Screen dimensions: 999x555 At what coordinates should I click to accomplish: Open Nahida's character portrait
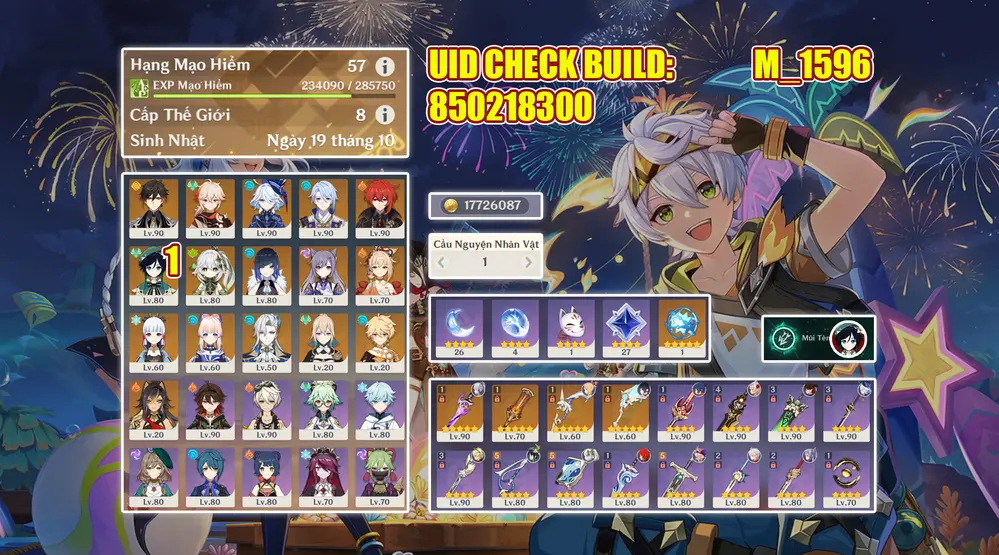[211, 273]
